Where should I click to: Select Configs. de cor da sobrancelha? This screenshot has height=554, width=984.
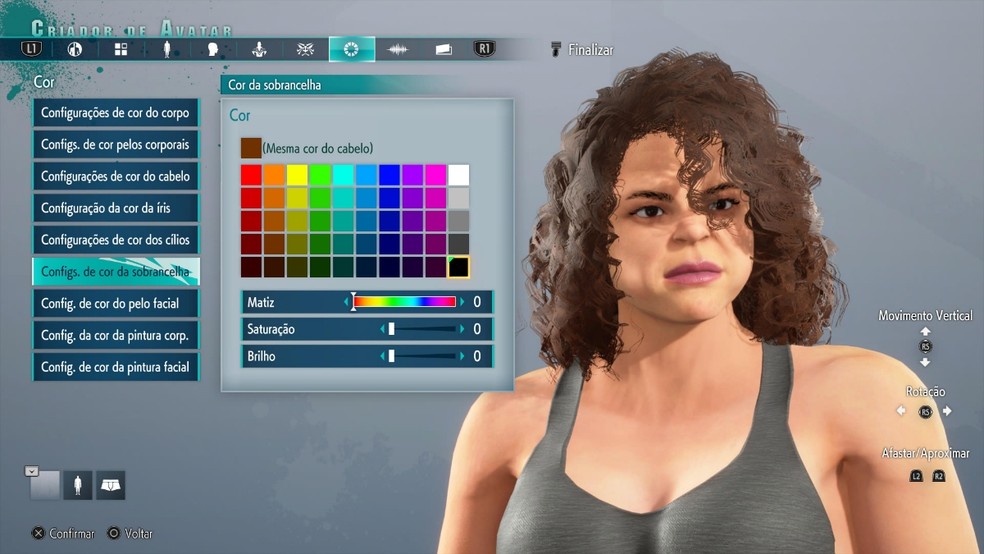tap(115, 272)
